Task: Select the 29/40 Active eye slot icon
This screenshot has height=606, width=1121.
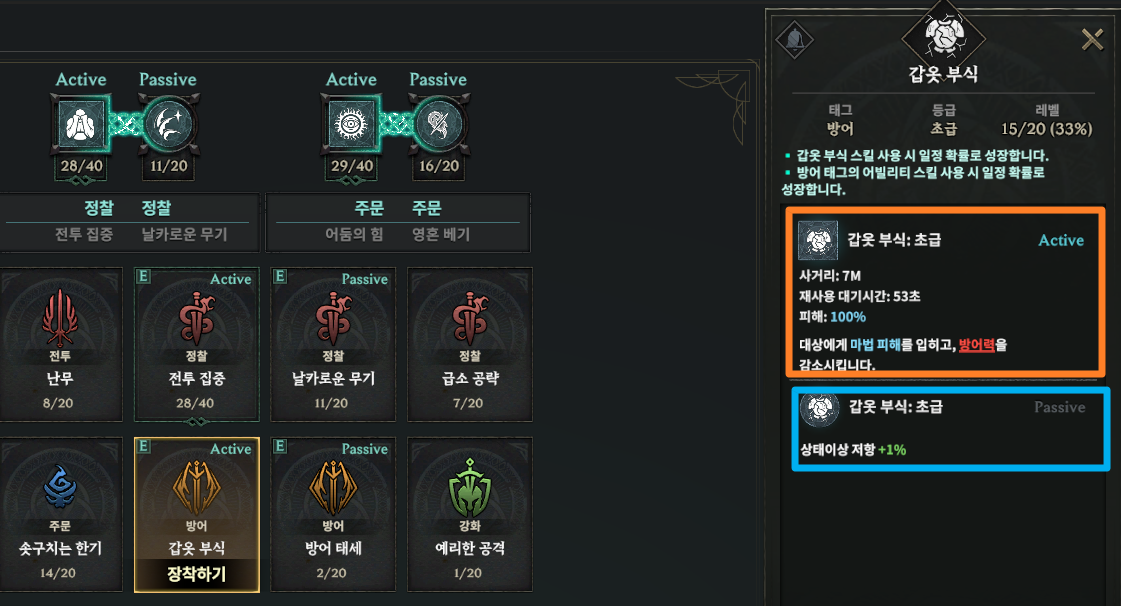Action: (x=351, y=123)
